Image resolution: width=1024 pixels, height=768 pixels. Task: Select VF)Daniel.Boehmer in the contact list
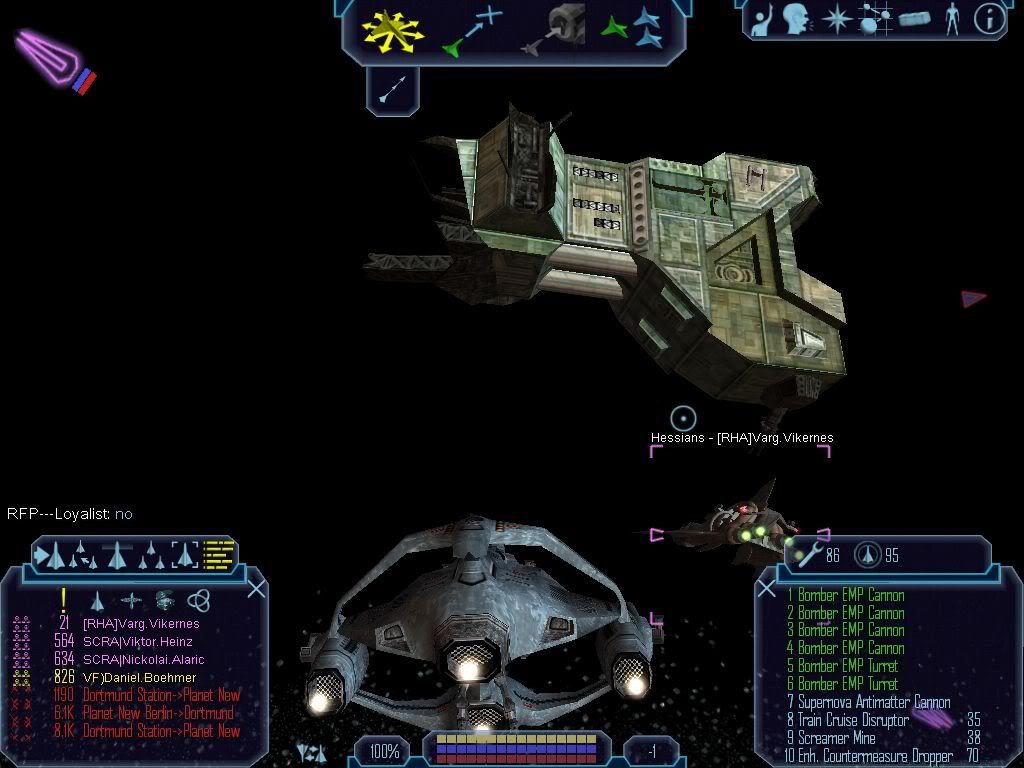(x=139, y=678)
